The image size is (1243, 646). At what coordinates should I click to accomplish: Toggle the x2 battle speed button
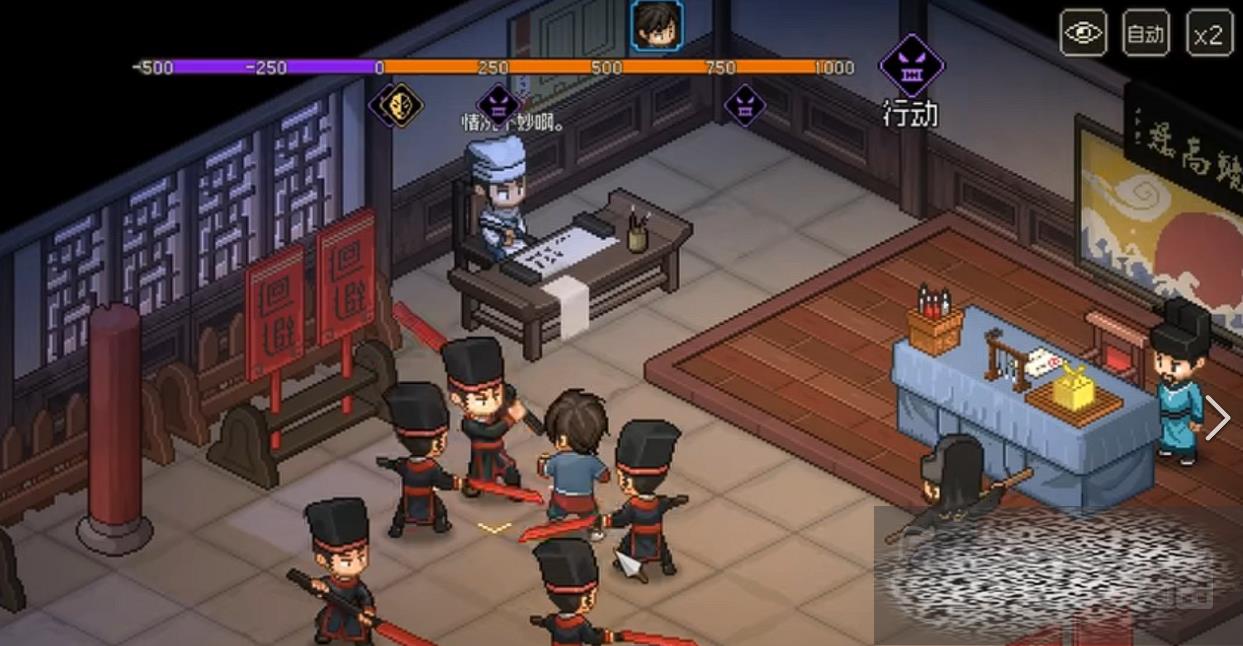pos(1208,34)
